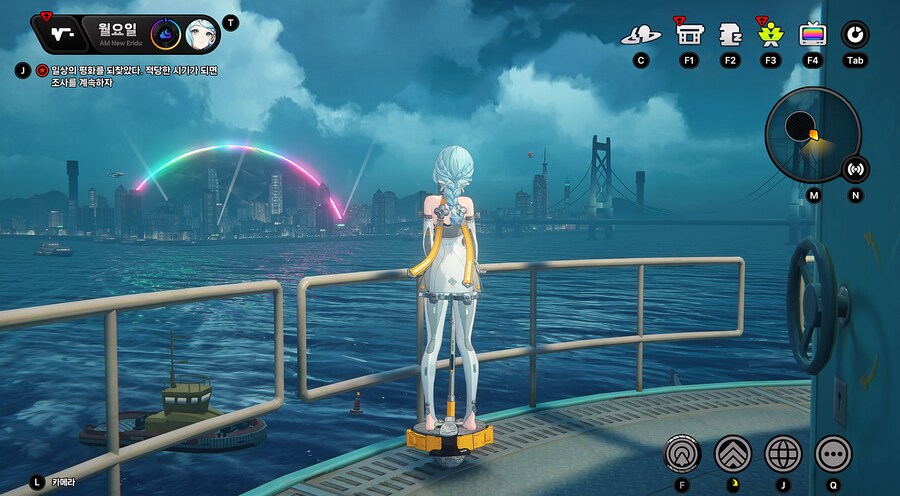Open the ringed planet hat icon
Viewport: 900px width, 496px height.
[641, 35]
